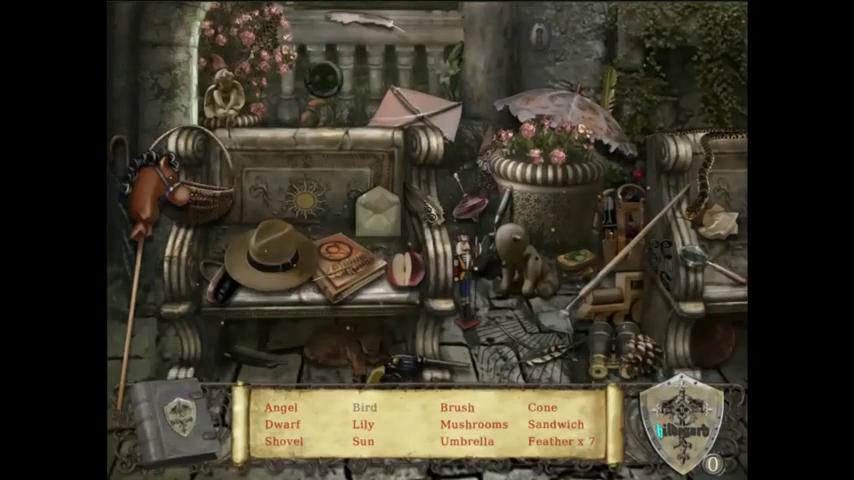Screen dimensions: 854x480
Task: Choose the Sandwich entry on the scroll
Action: pyautogui.click(x=556, y=425)
